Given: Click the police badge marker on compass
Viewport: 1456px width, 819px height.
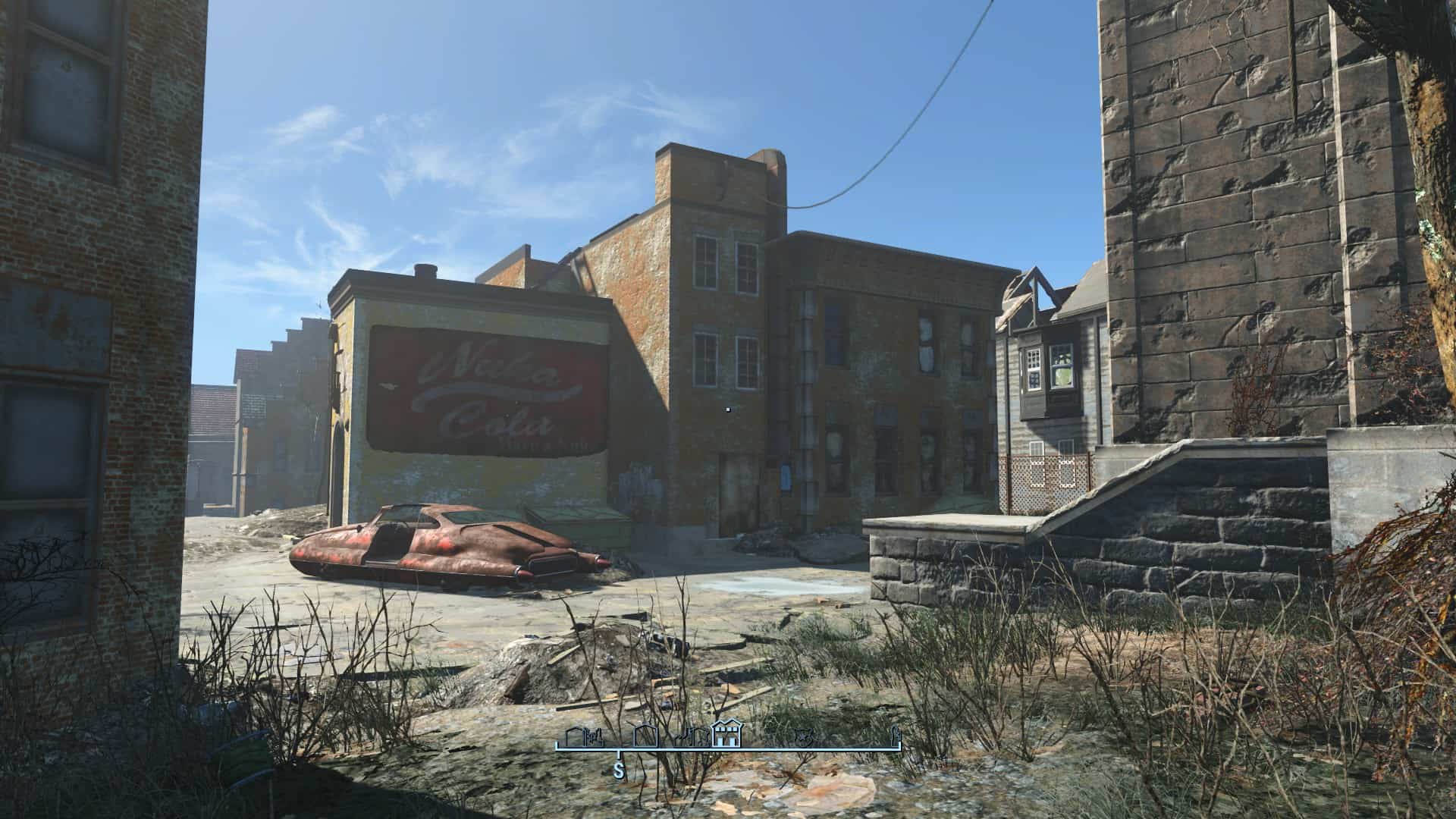Looking at the screenshot, I should 803,736.
